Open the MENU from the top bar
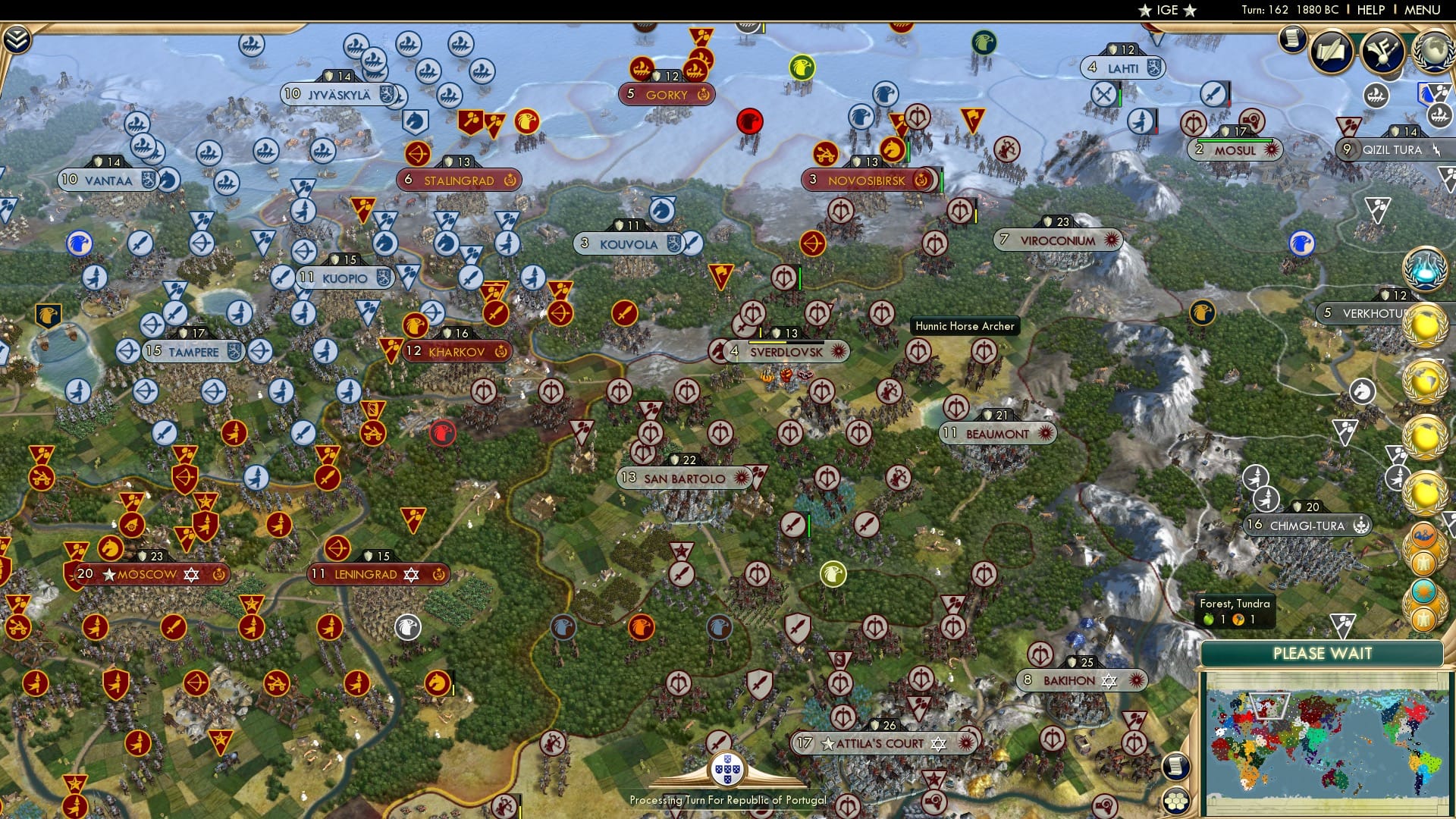The image size is (1456, 819). pyautogui.click(x=1424, y=10)
